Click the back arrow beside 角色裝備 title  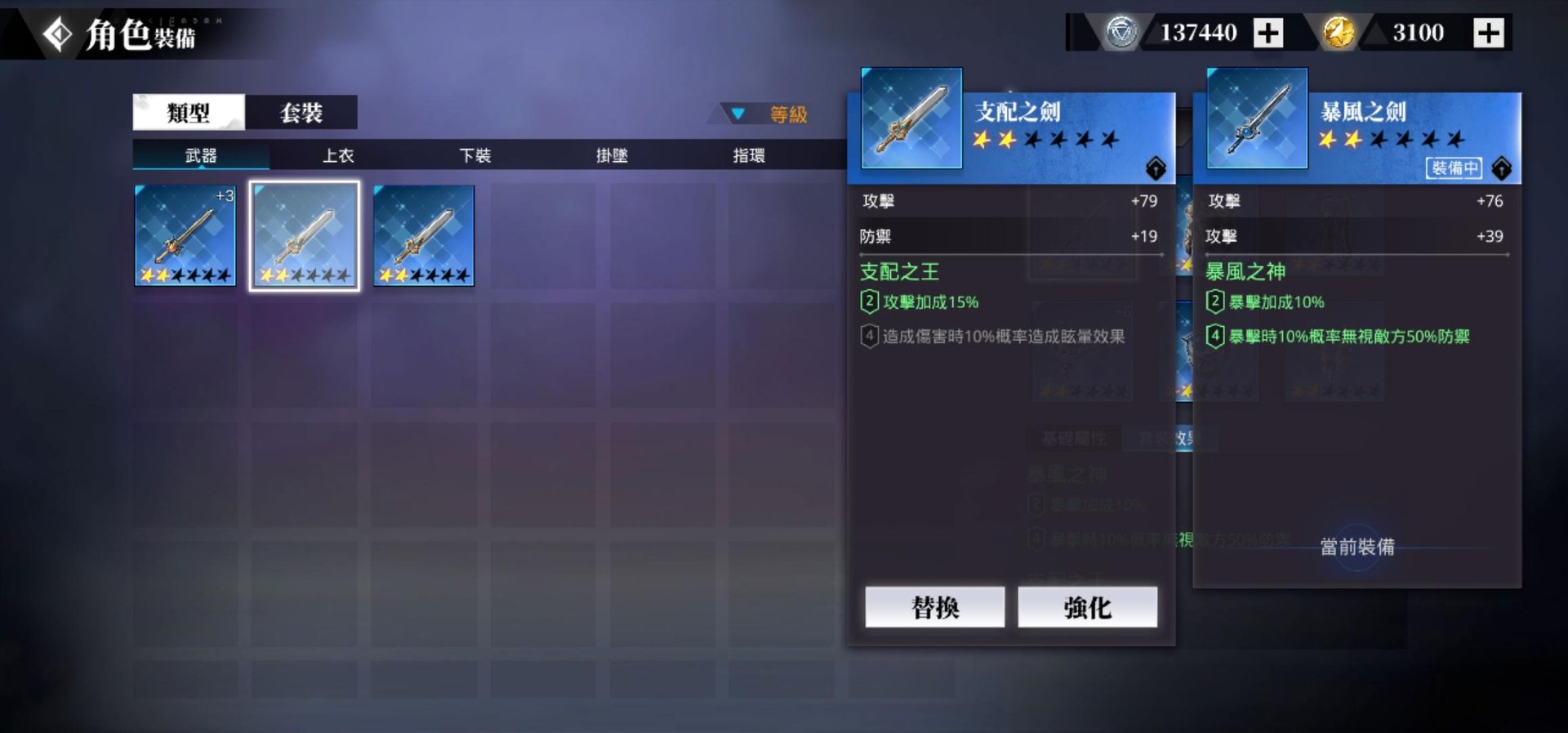tap(56, 34)
